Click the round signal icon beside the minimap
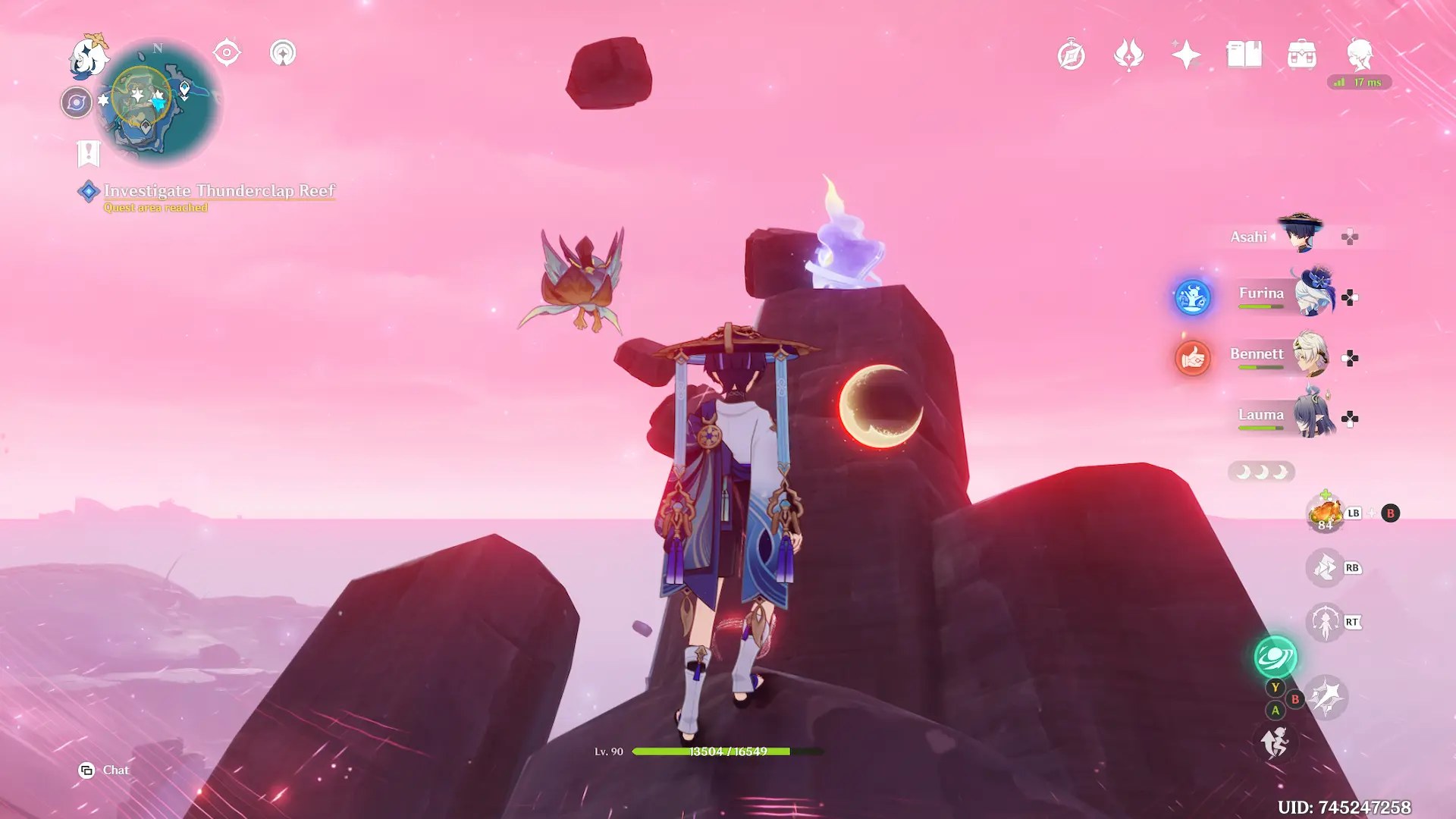1456x819 pixels. point(283,53)
